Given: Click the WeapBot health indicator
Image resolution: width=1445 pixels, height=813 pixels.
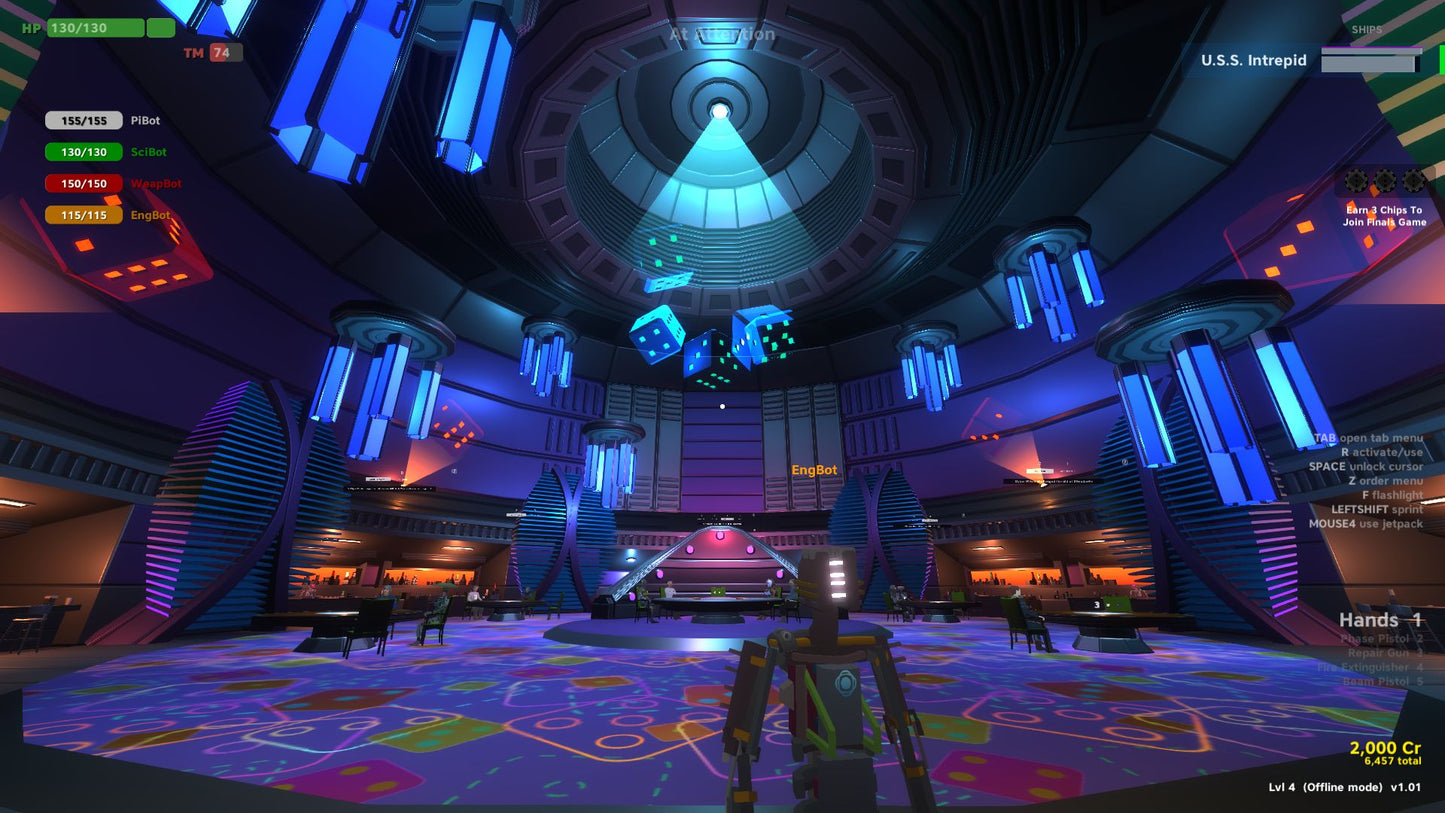Looking at the screenshot, I should pos(84,183).
